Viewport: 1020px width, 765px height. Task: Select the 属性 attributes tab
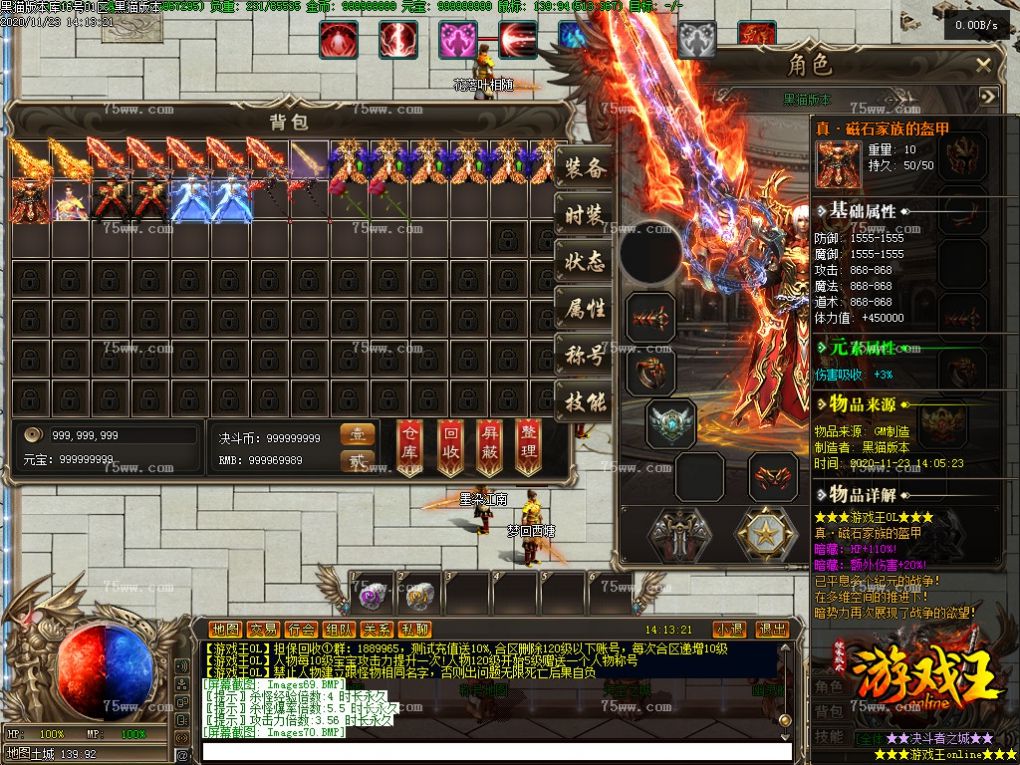click(x=584, y=309)
